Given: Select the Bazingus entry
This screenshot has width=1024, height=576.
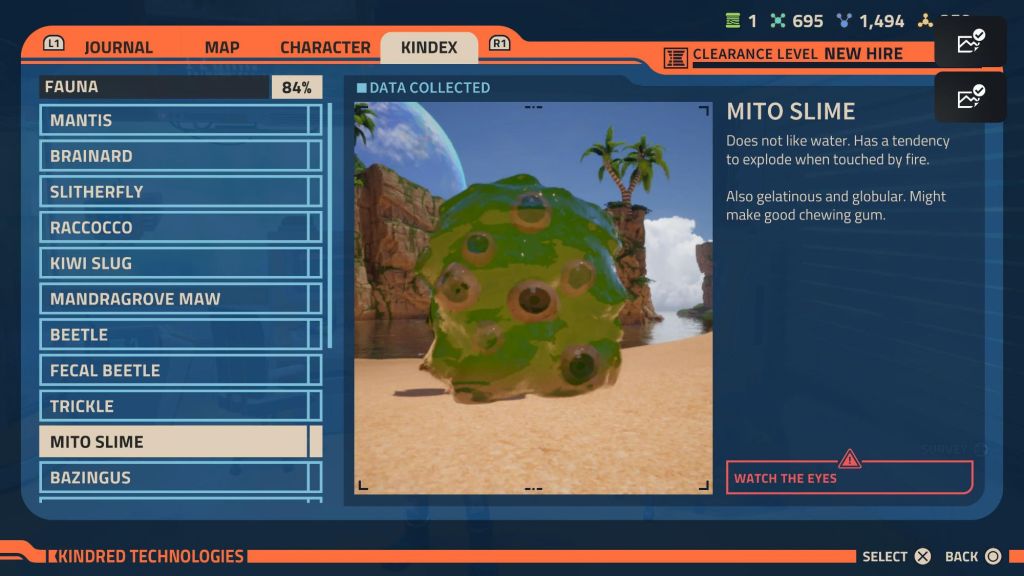Looking at the screenshot, I should (178, 478).
